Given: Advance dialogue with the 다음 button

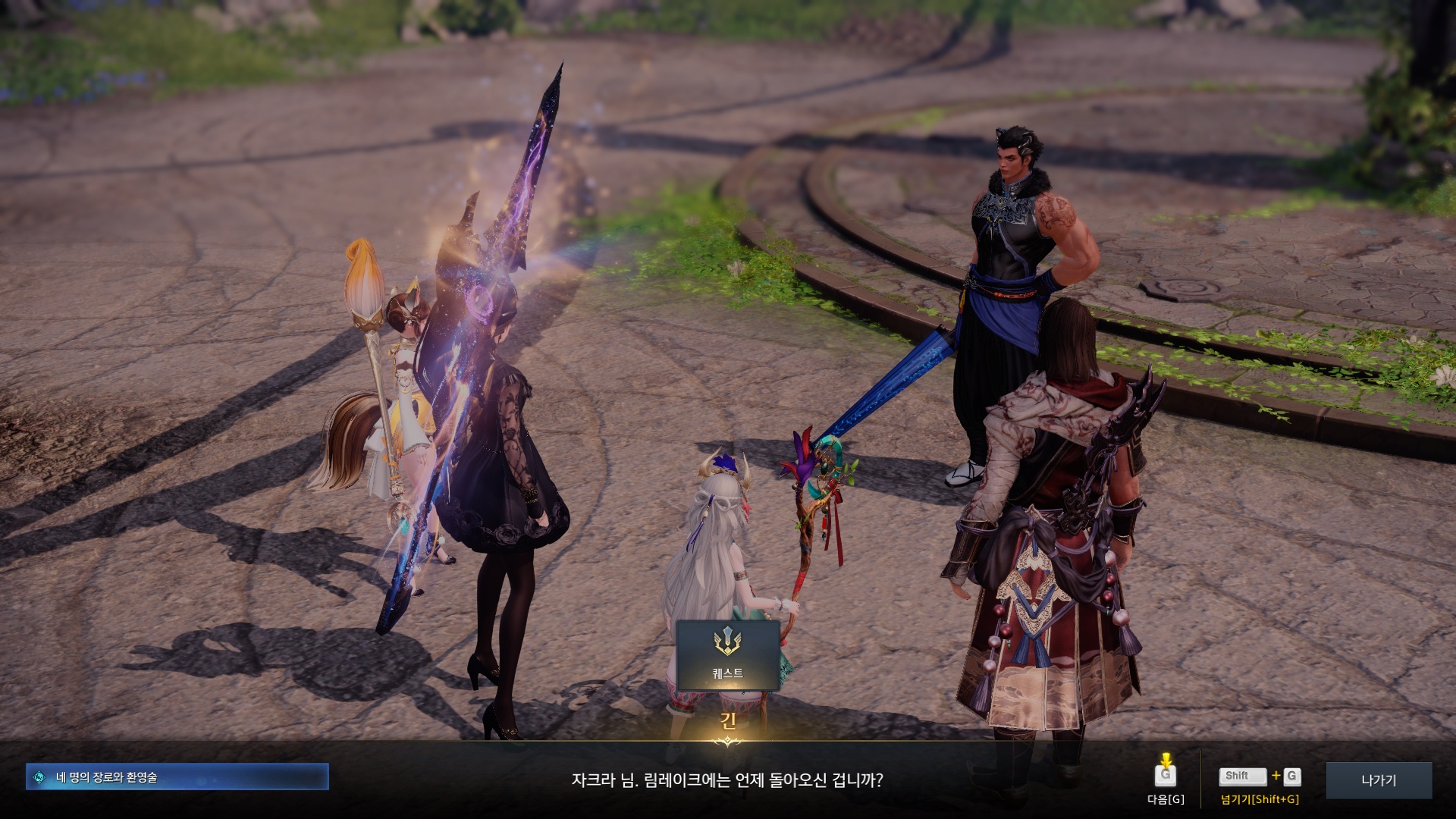Looking at the screenshot, I should (x=1166, y=777).
